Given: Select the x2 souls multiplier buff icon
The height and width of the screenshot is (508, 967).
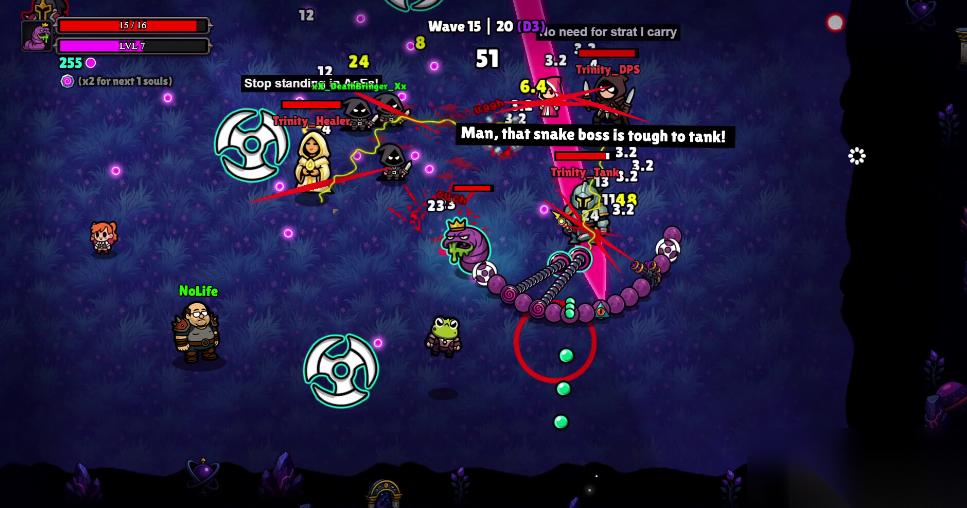Looking at the screenshot, I should point(67,81).
